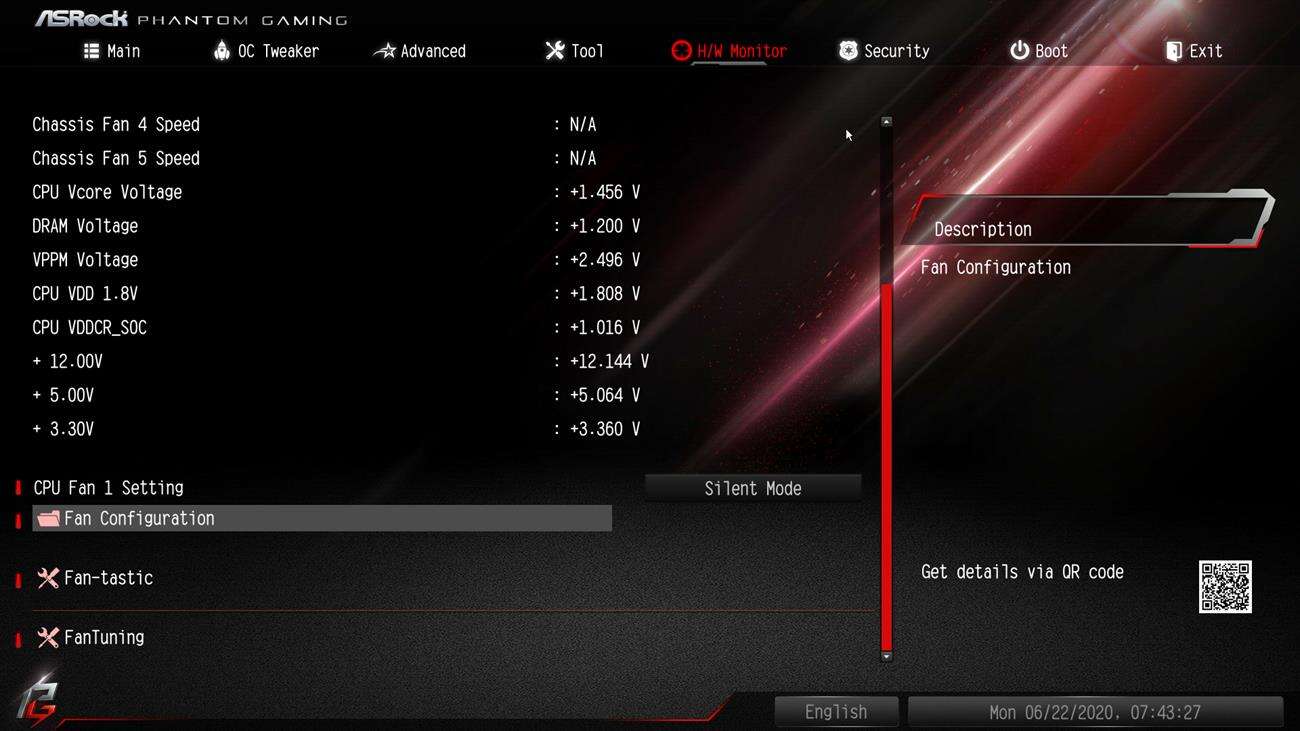Launch the FanTuning utility

102,637
